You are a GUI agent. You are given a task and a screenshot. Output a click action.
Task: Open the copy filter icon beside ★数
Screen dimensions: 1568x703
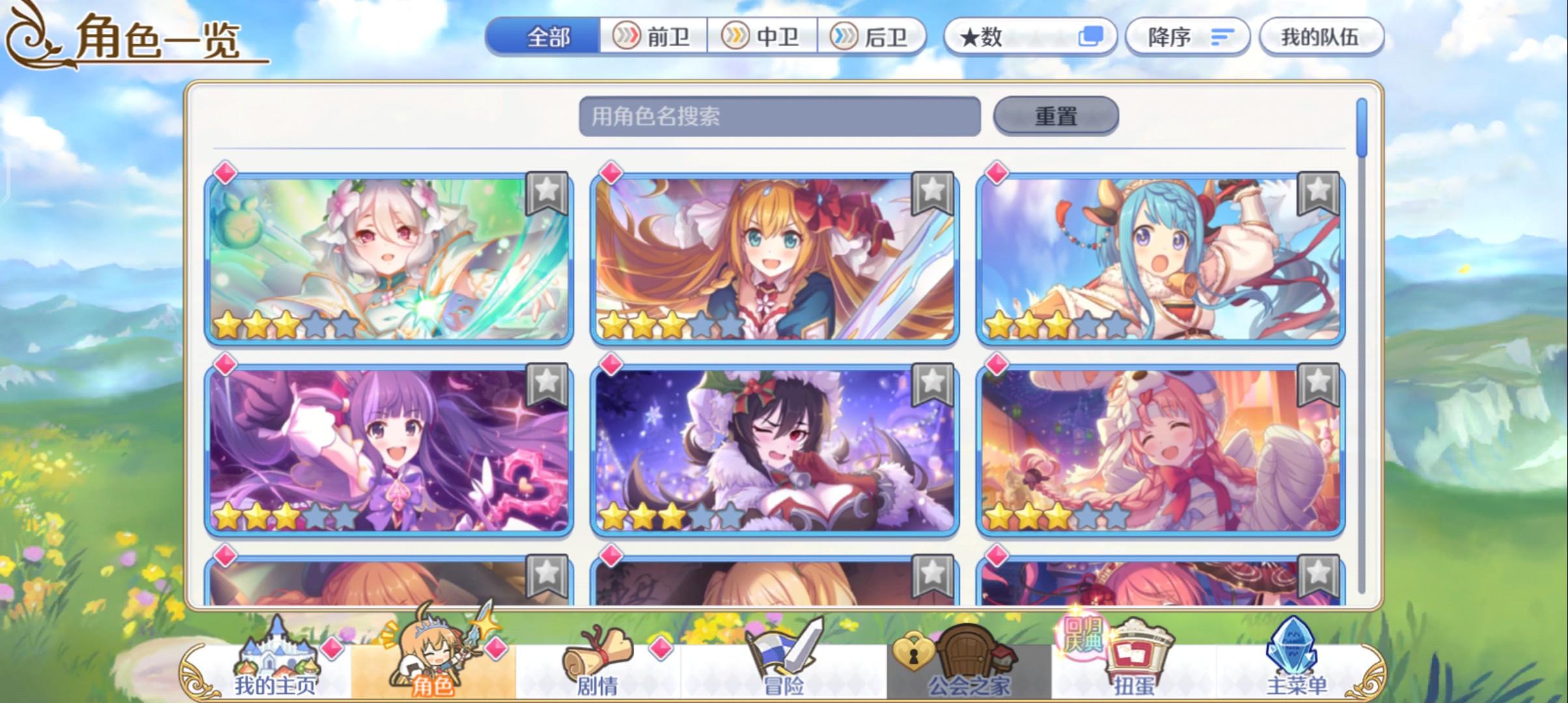(1090, 36)
